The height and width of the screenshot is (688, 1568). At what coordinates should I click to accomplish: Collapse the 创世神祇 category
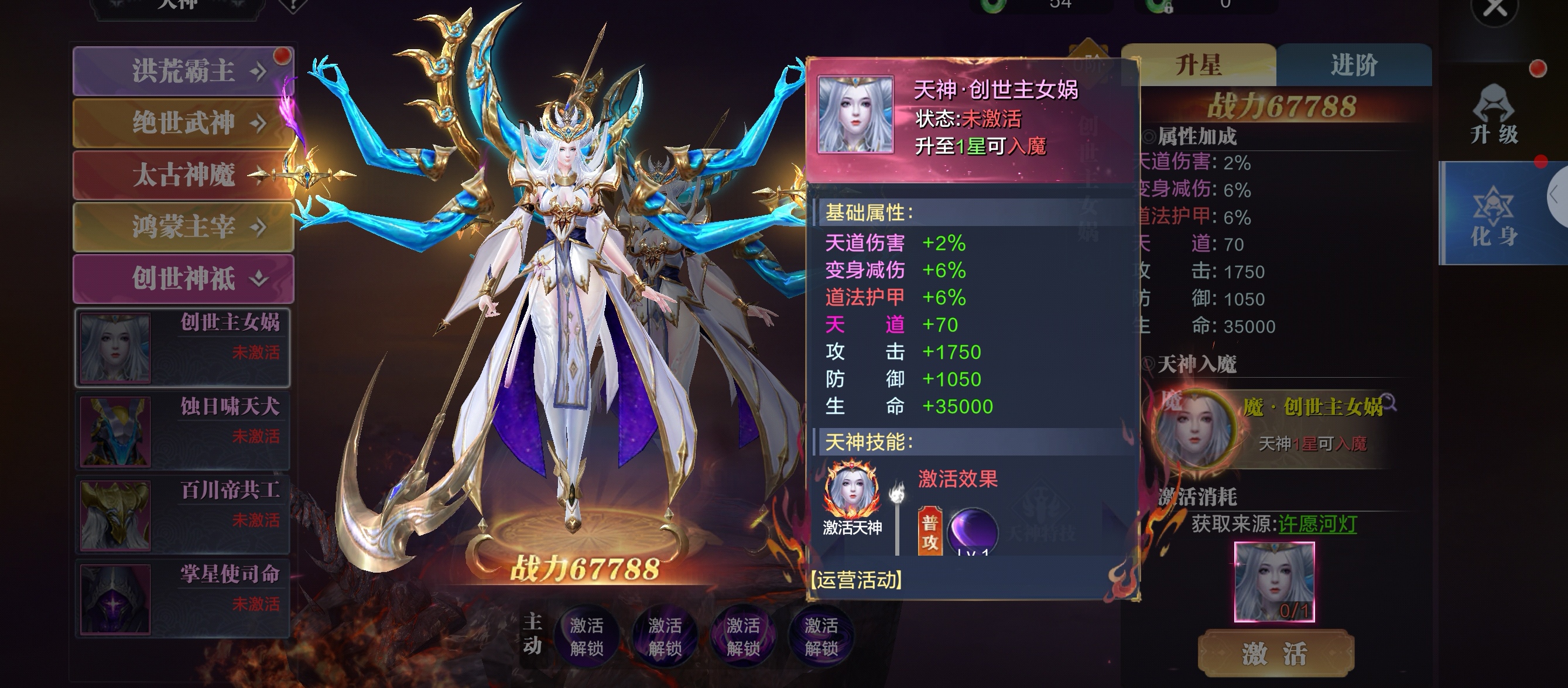(183, 279)
